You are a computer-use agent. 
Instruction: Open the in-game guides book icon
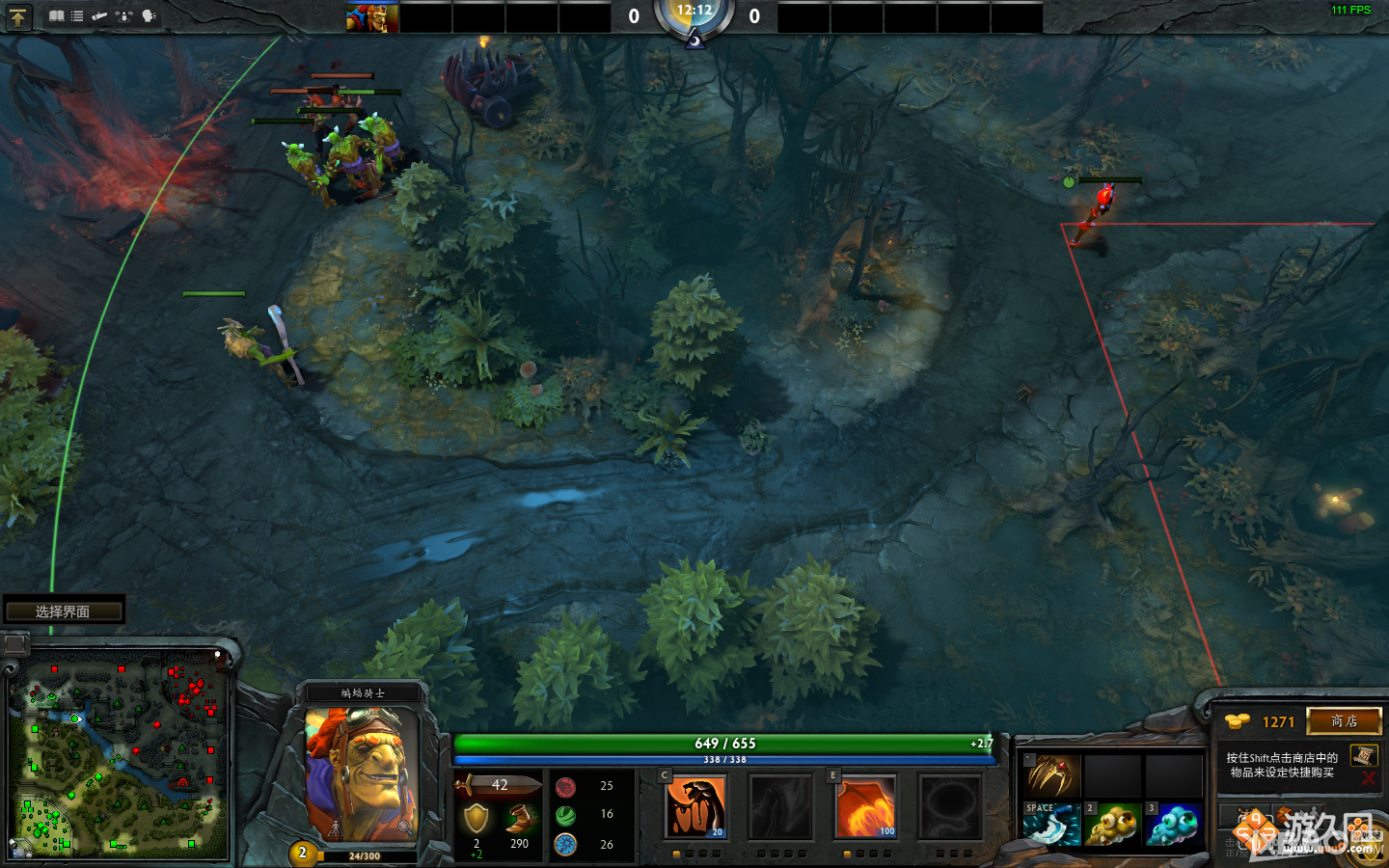click(x=56, y=16)
